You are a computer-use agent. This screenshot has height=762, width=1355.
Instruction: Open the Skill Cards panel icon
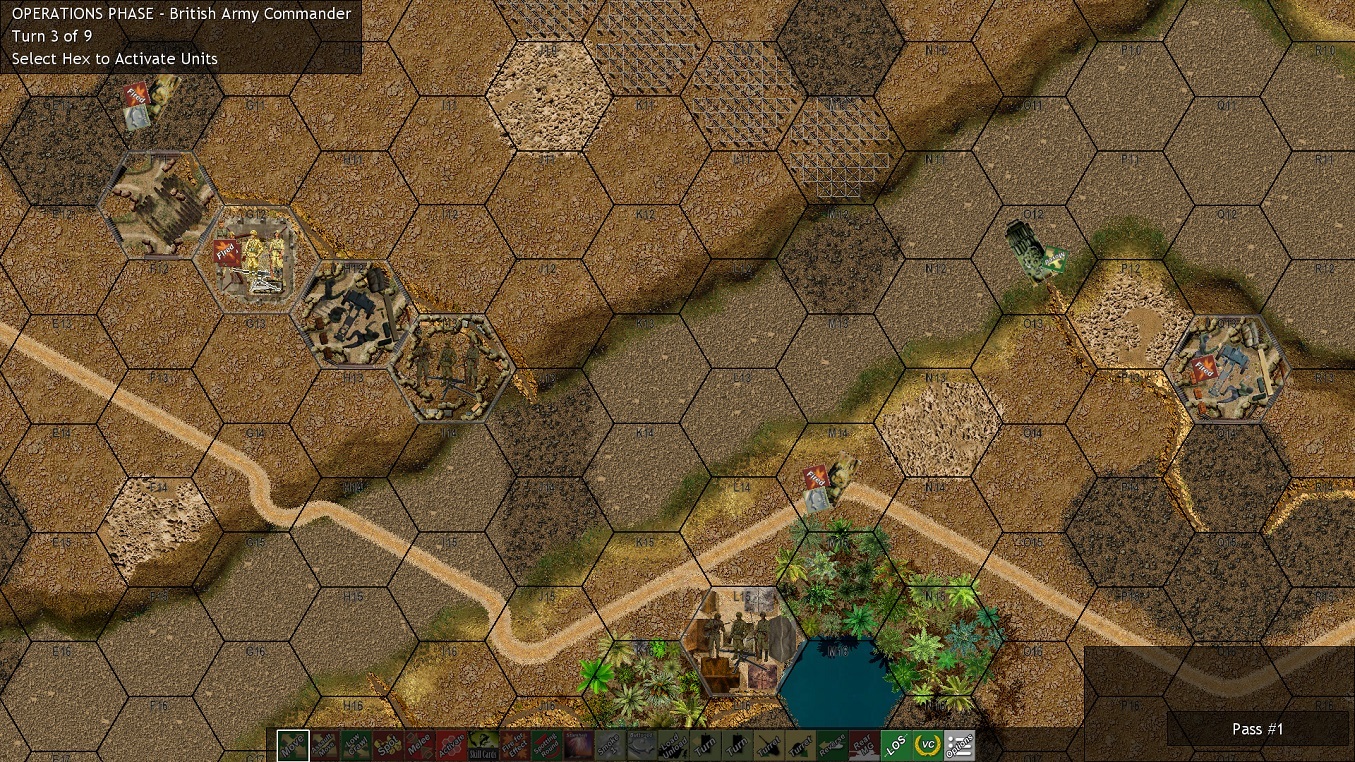[x=484, y=745]
